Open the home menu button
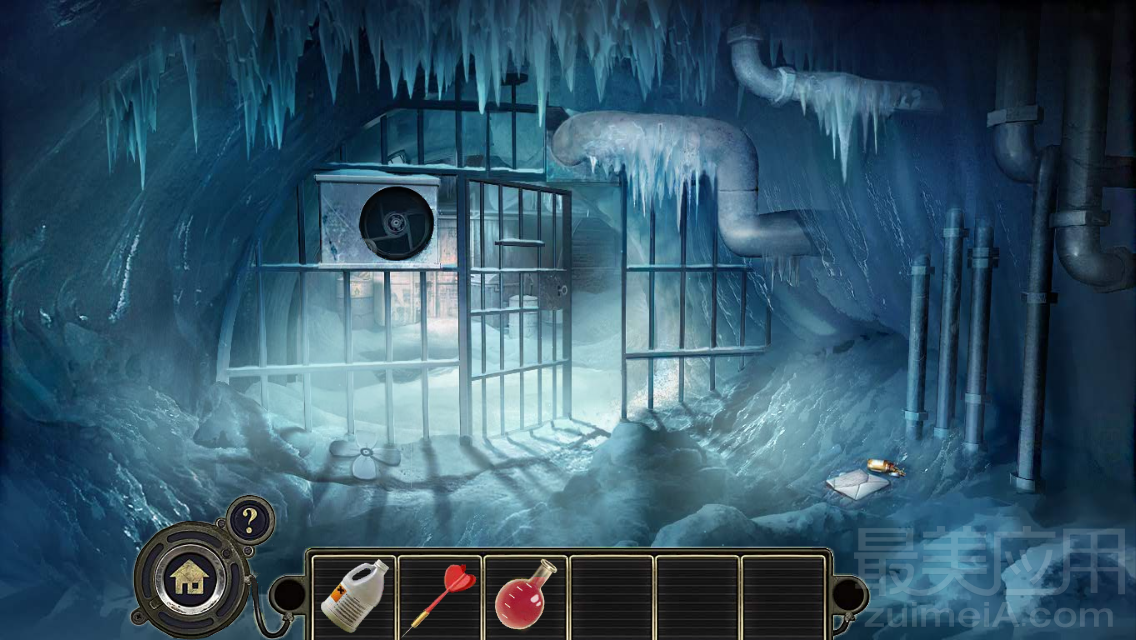Screen dimensions: 1136x640 coord(189,577)
